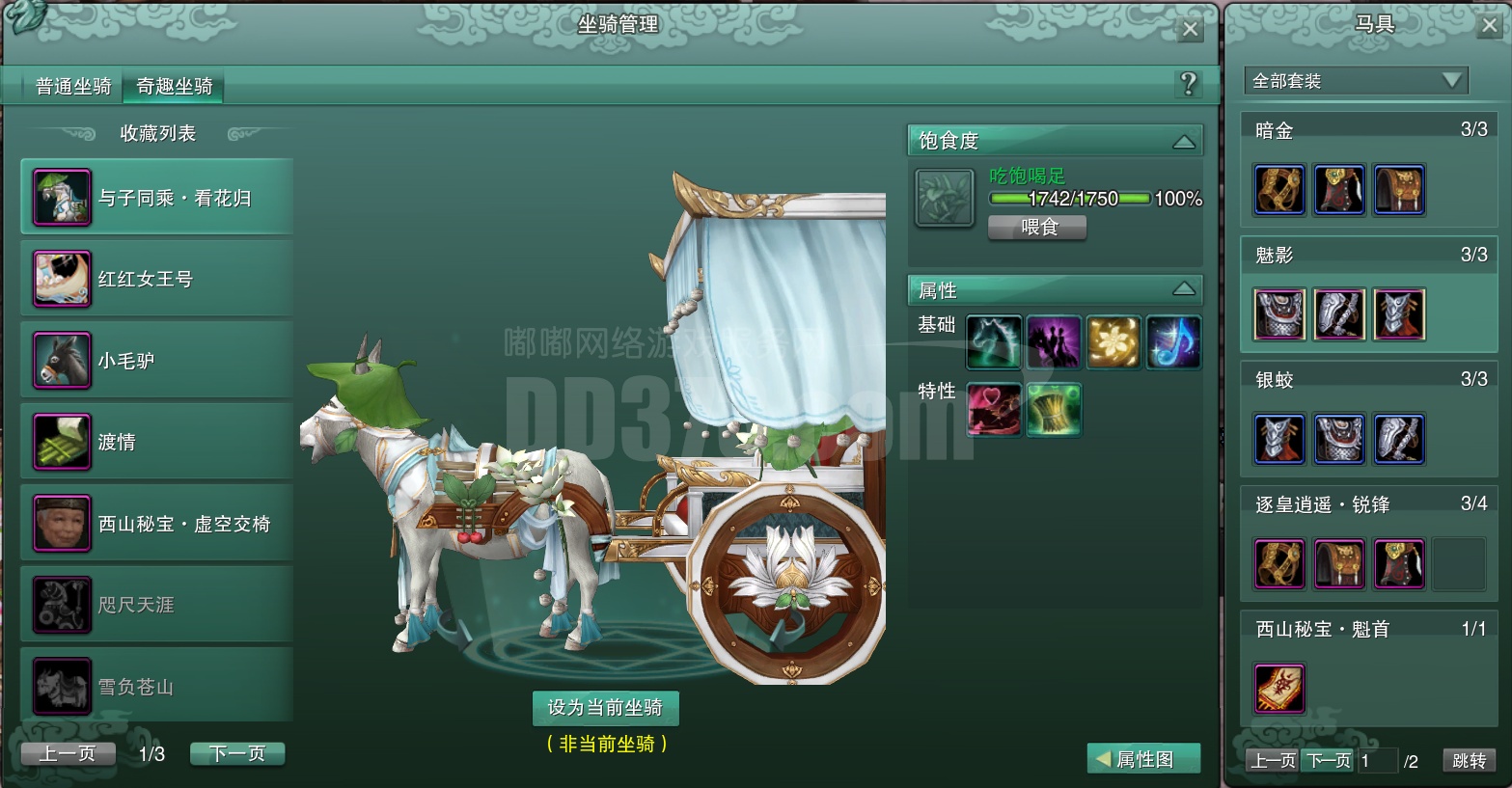Click the 设为当前坐骑 button

click(606, 707)
